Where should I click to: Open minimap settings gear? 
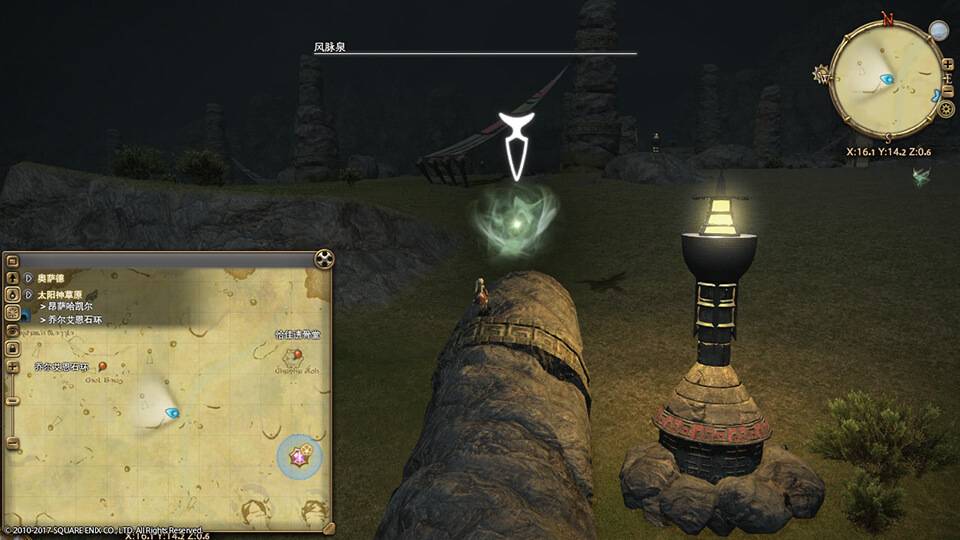pyautogui.click(x=946, y=109)
